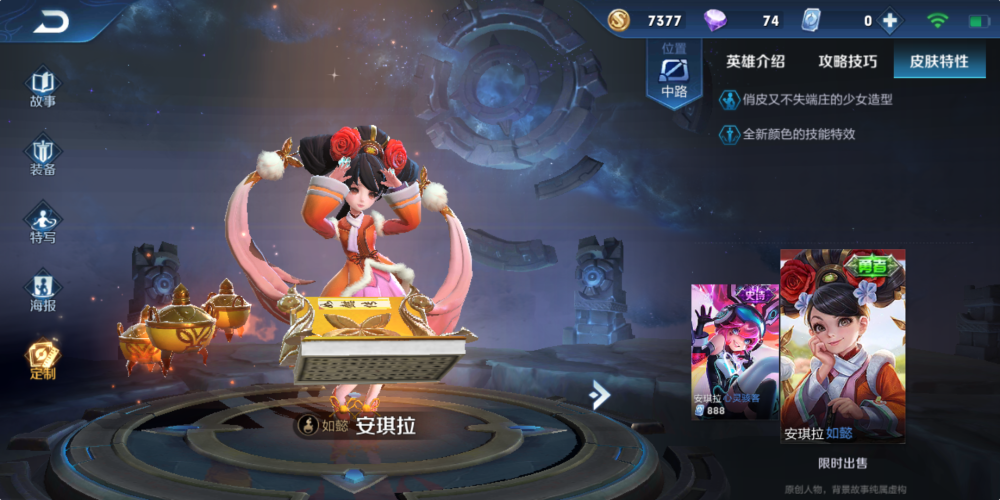1000x500 pixels.
Task: Click the arrow to expand the skin list
Action: pyautogui.click(x=599, y=395)
